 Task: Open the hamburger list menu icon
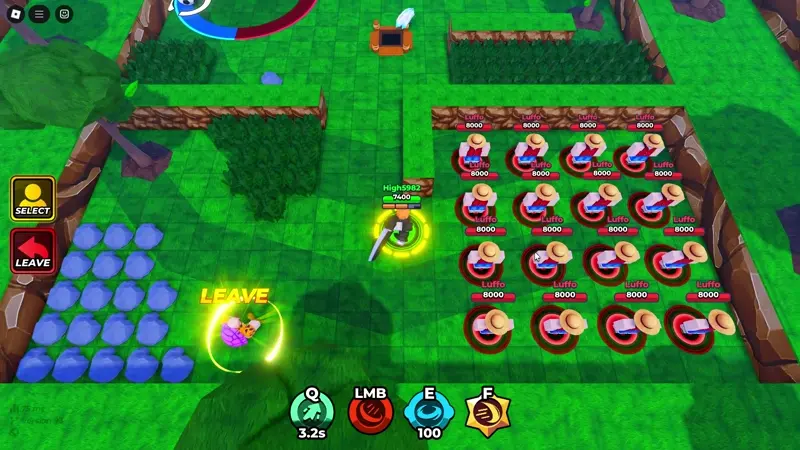pyautogui.click(x=39, y=14)
